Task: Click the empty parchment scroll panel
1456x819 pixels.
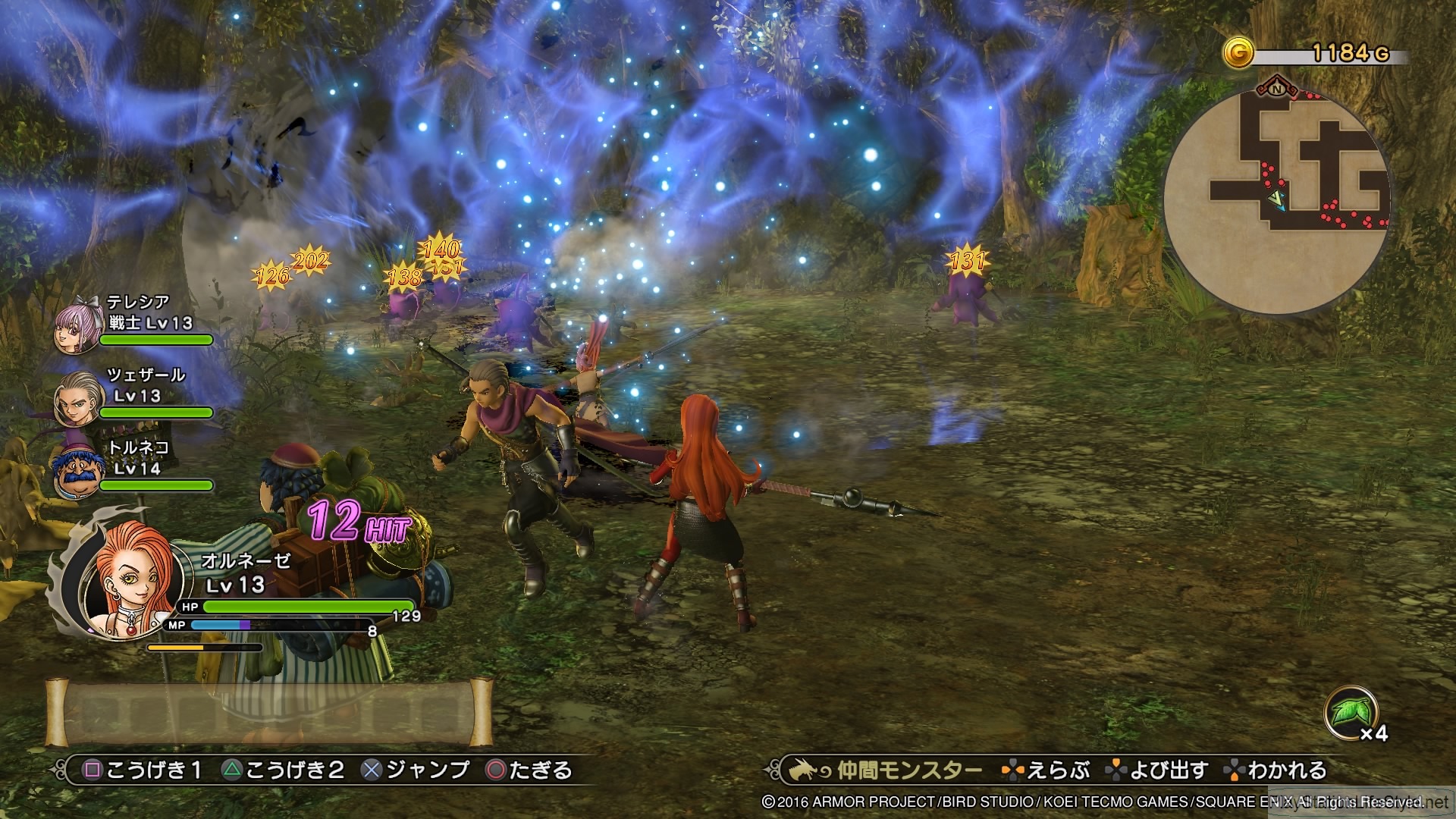Action: tap(269, 713)
